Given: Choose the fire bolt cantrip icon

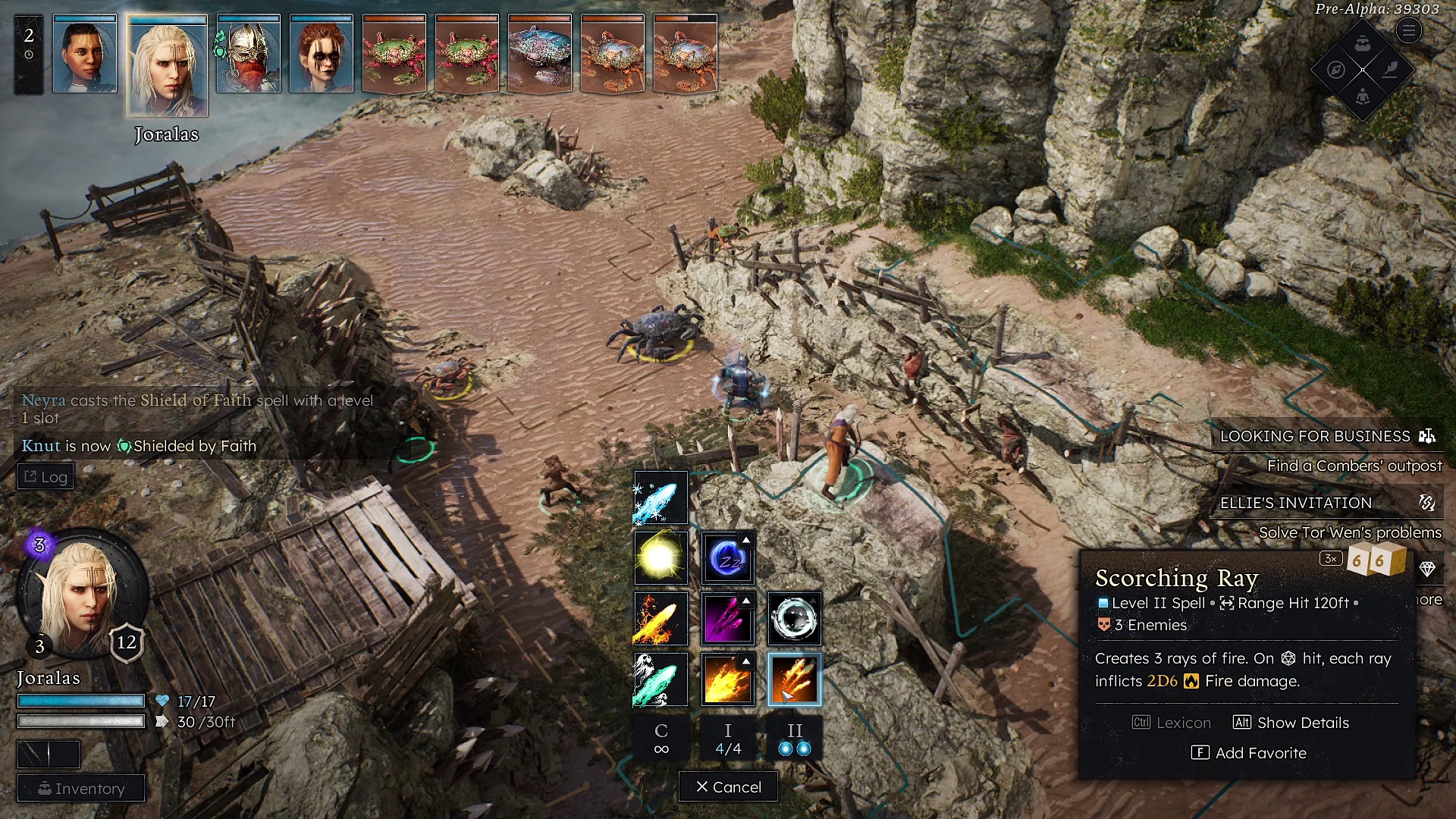Looking at the screenshot, I should [661, 619].
